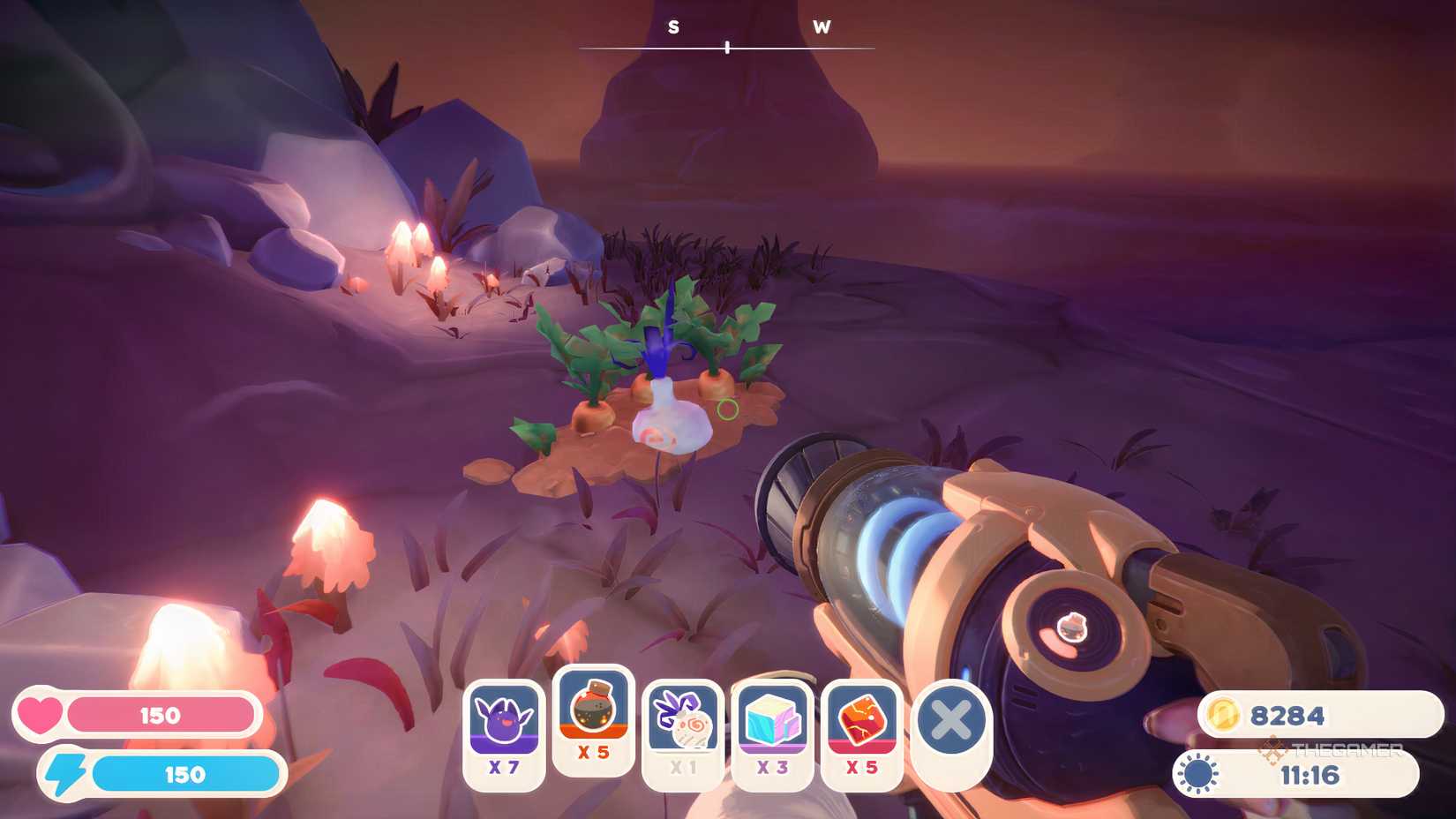Click the empty X hotbar slot
This screenshot has width=1456, height=819.
click(951, 722)
